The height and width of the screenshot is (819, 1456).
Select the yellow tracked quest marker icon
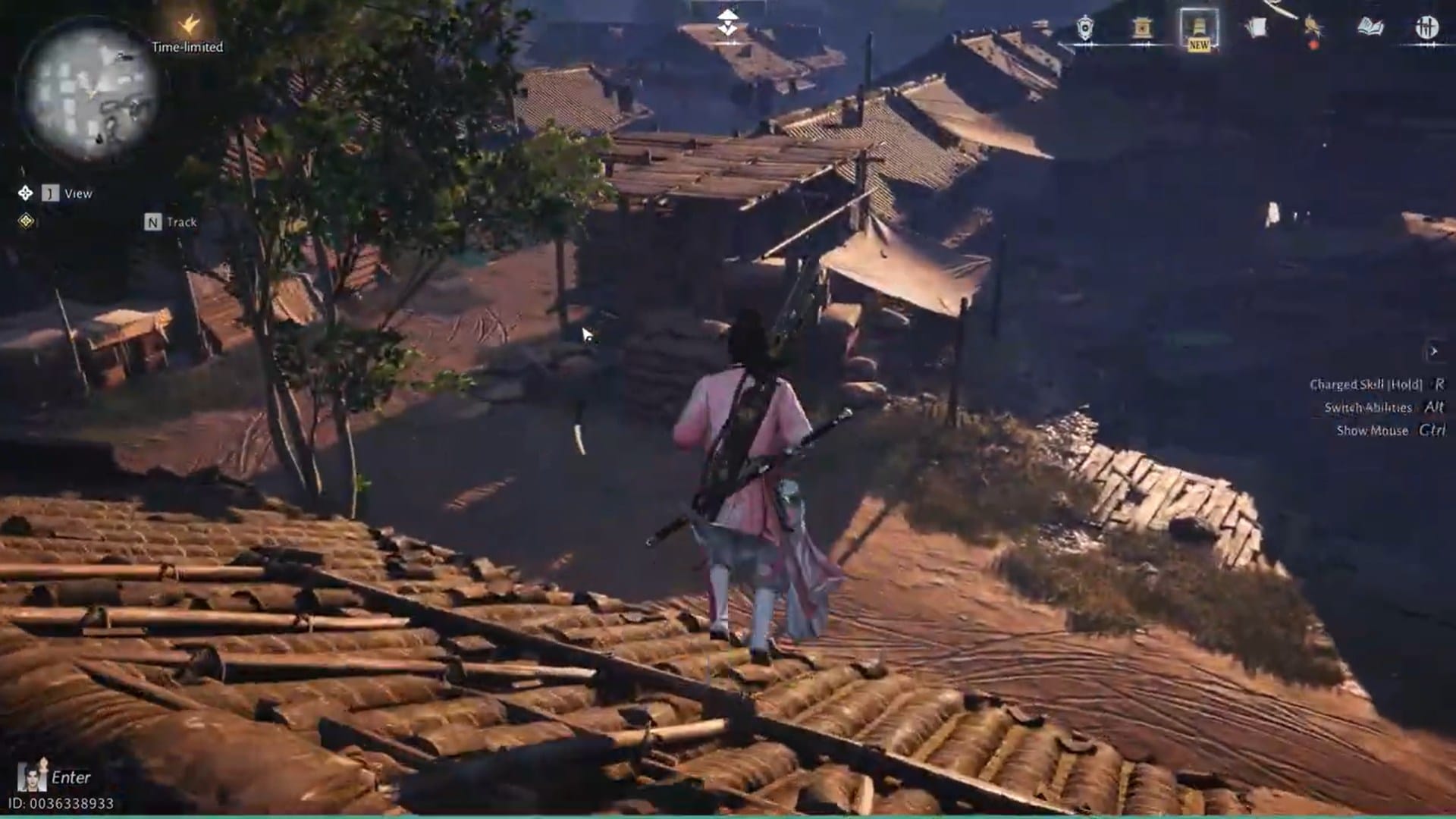point(25,222)
